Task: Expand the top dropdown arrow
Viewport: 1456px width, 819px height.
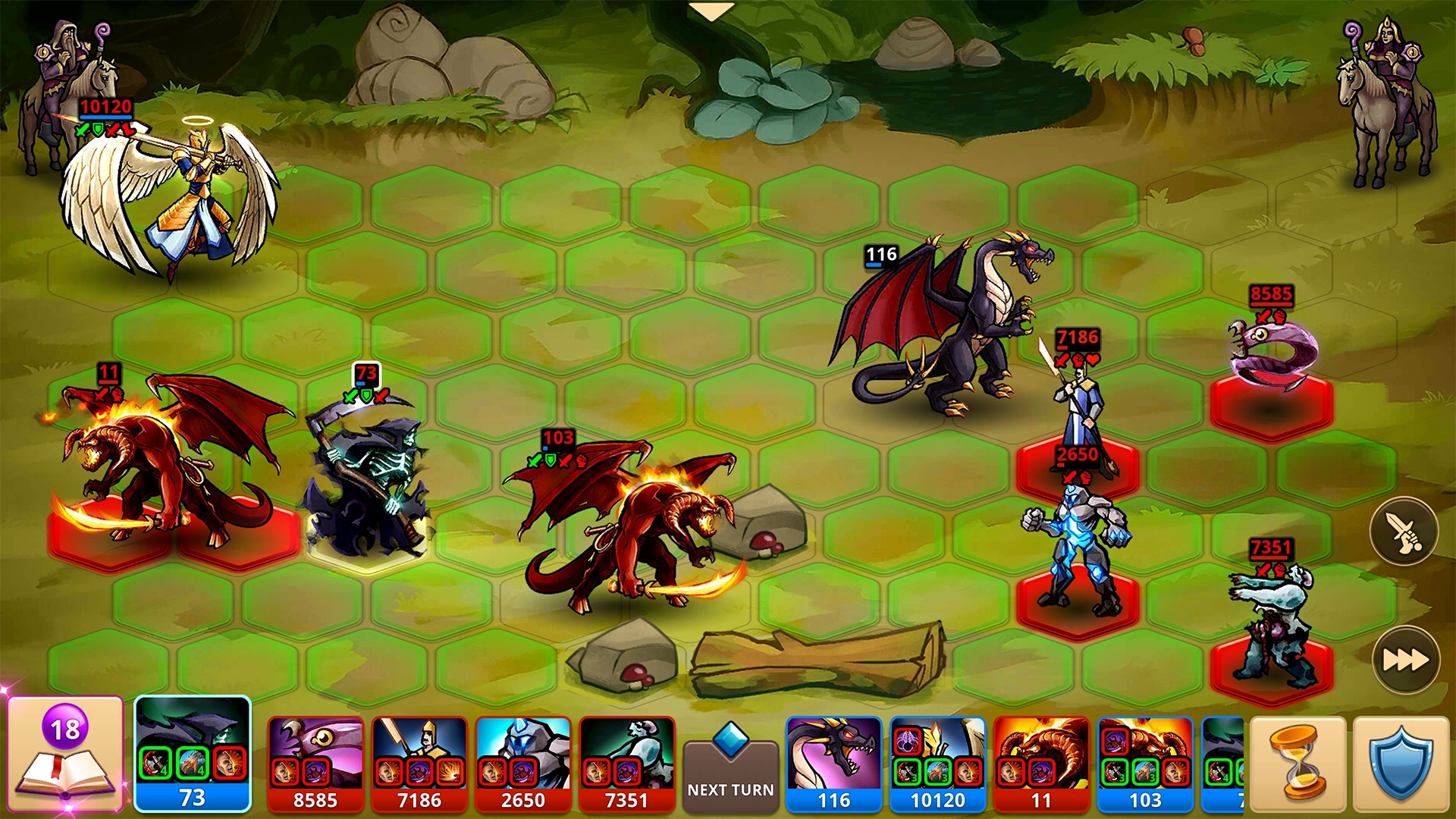Action: 711,11
